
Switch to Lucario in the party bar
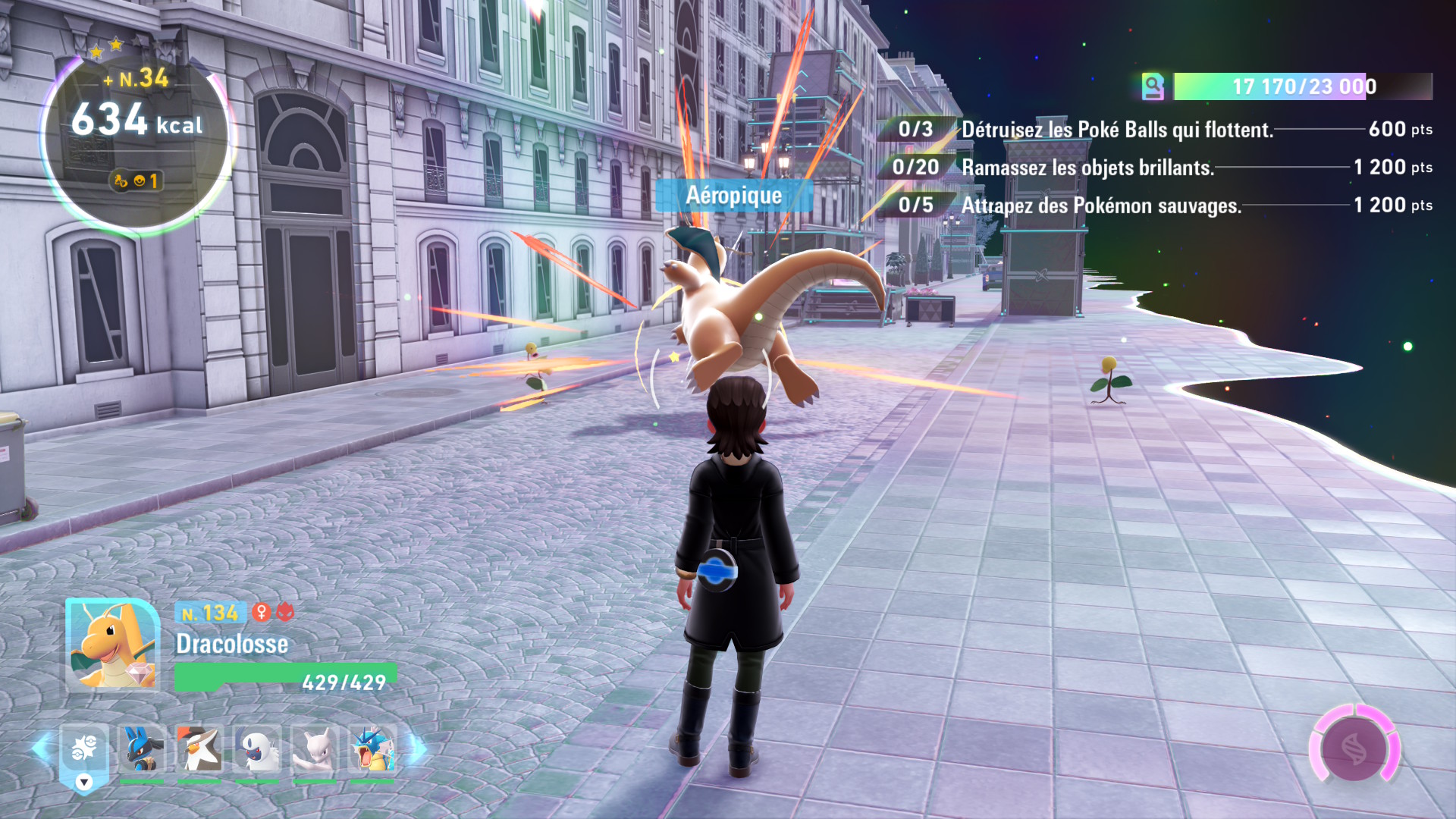[x=142, y=748]
